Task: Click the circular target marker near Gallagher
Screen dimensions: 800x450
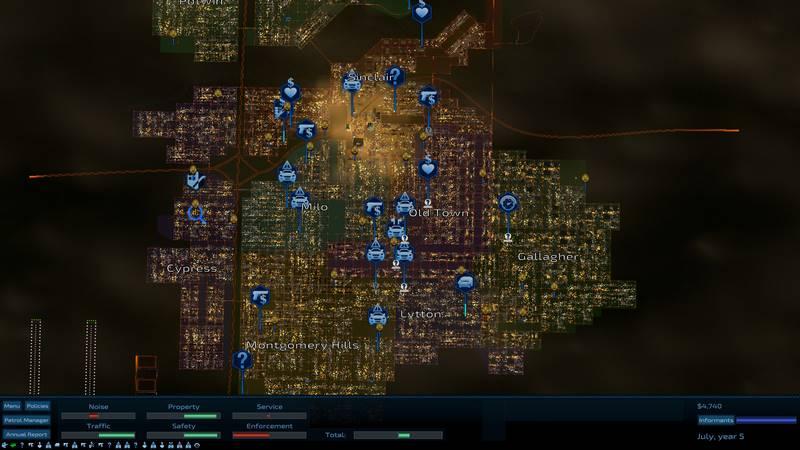Action: pos(508,203)
